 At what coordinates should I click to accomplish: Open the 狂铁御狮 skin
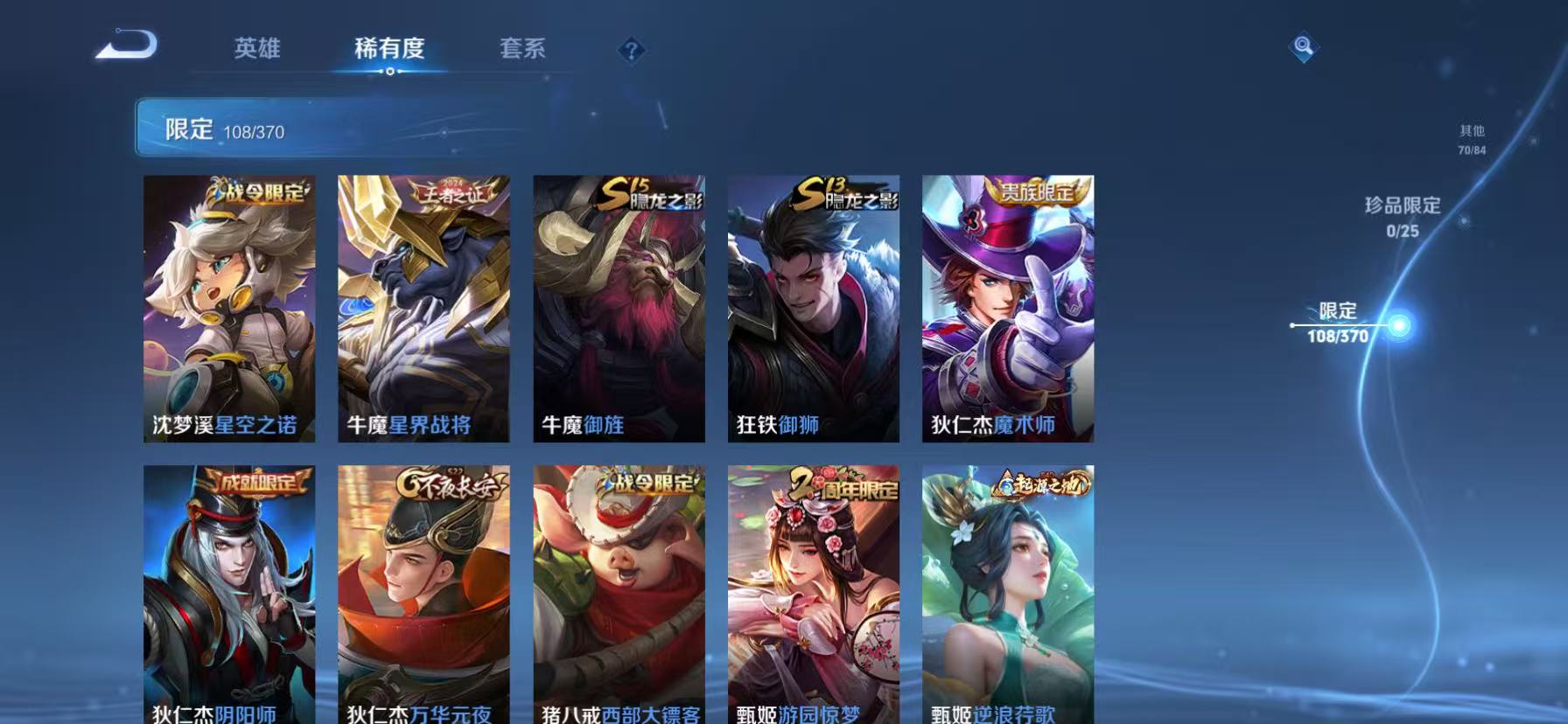(x=812, y=306)
